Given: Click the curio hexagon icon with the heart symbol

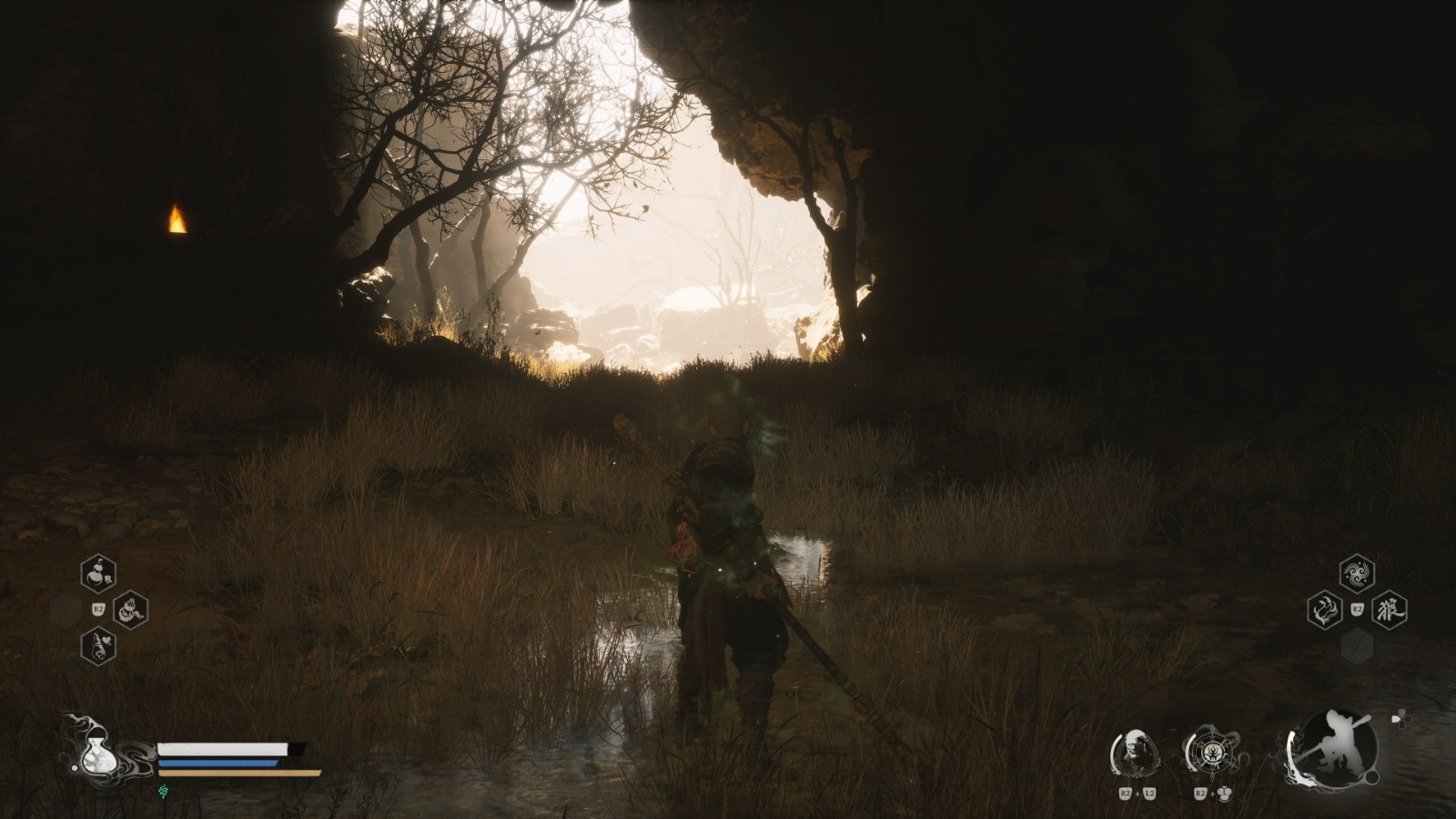Looking at the screenshot, I should point(98,646).
